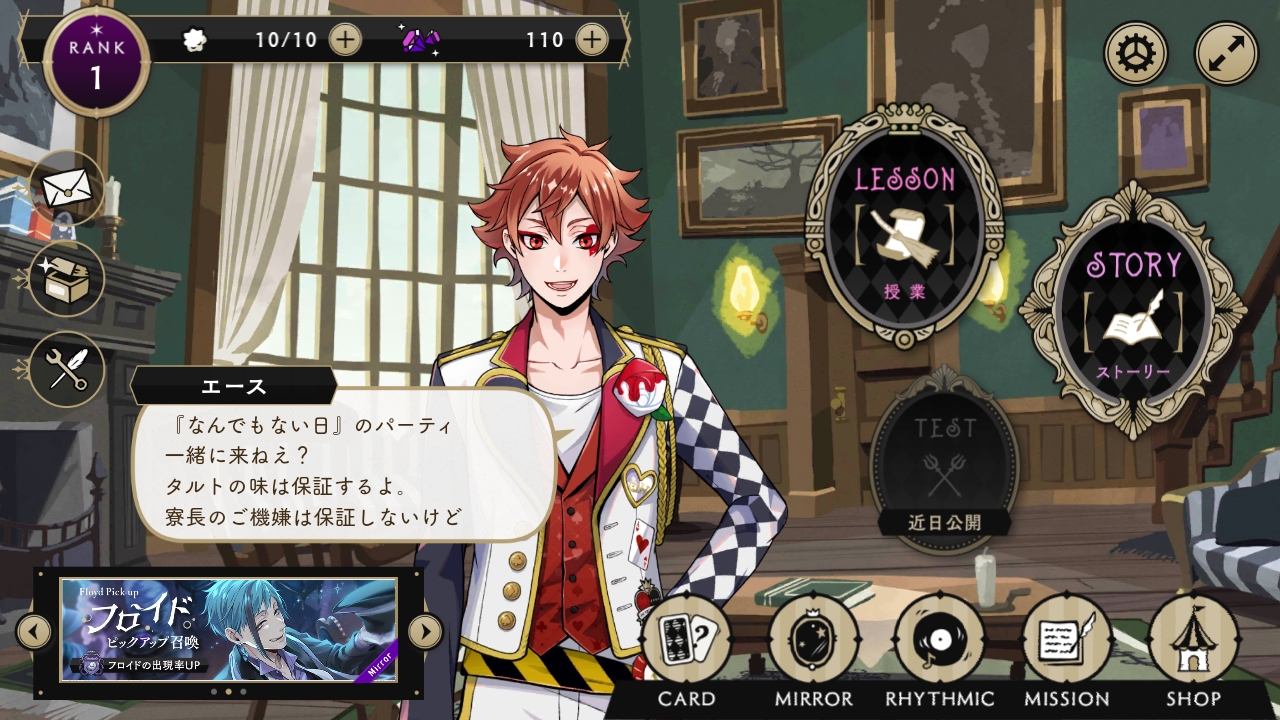Viewport: 1280px width, 720px height.
Task: Show the previous banner with left arrow
Action: click(x=34, y=631)
